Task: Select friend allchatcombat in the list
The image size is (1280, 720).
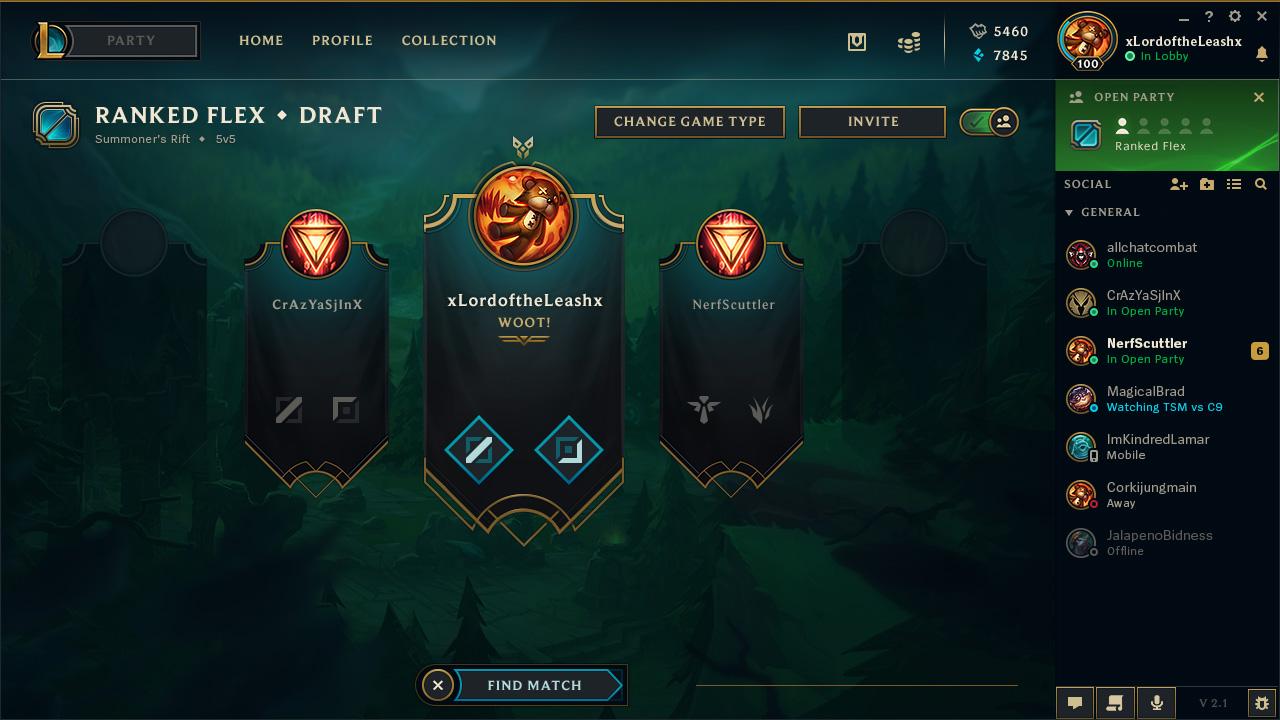Action: pyautogui.click(x=1151, y=254)
